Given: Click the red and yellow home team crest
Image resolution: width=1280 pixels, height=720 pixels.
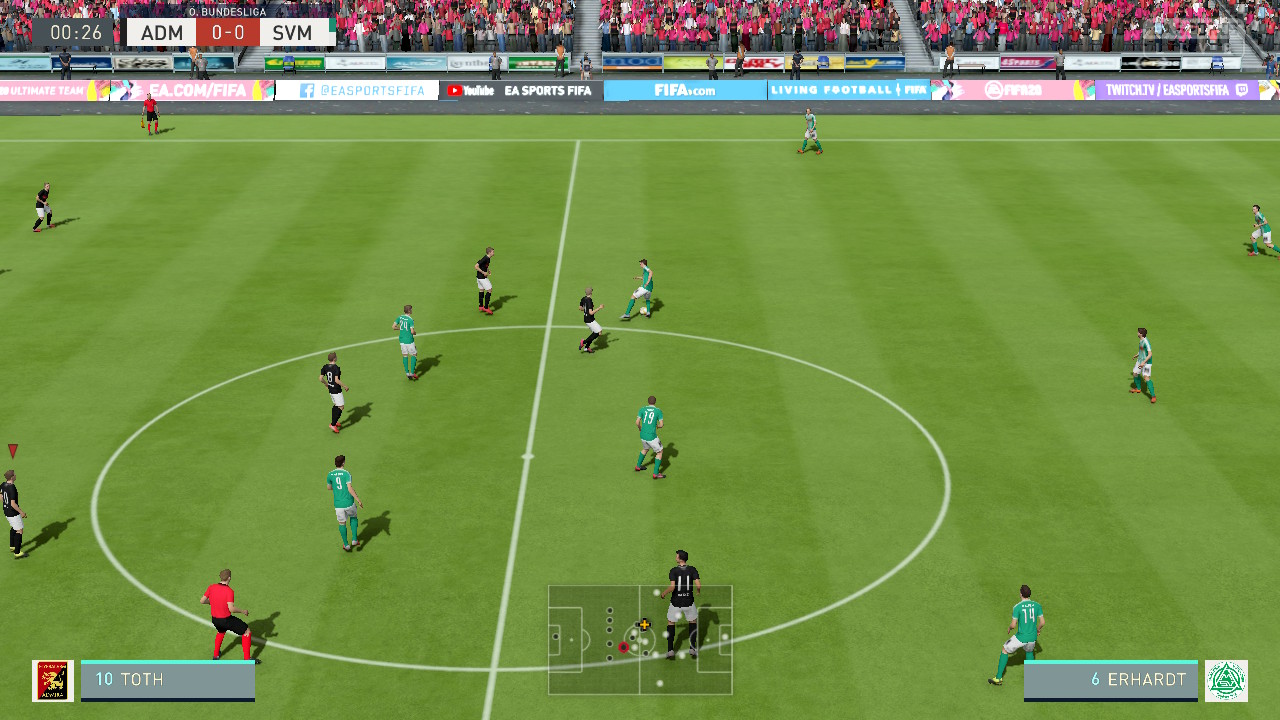Looking at the screenshot, I should [x=53, y=680].
